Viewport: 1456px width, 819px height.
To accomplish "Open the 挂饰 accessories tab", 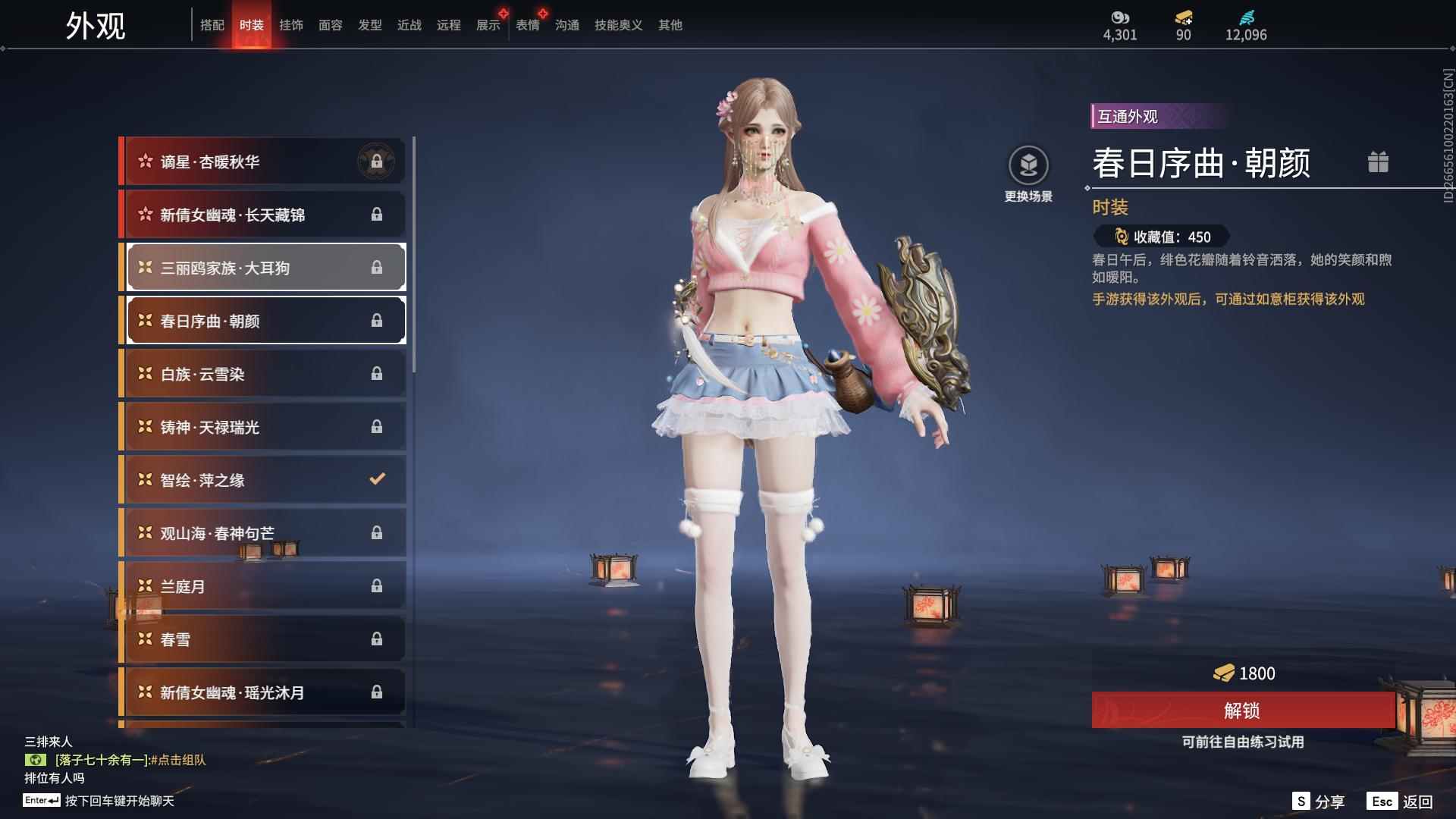I will [x=291, y=26].
